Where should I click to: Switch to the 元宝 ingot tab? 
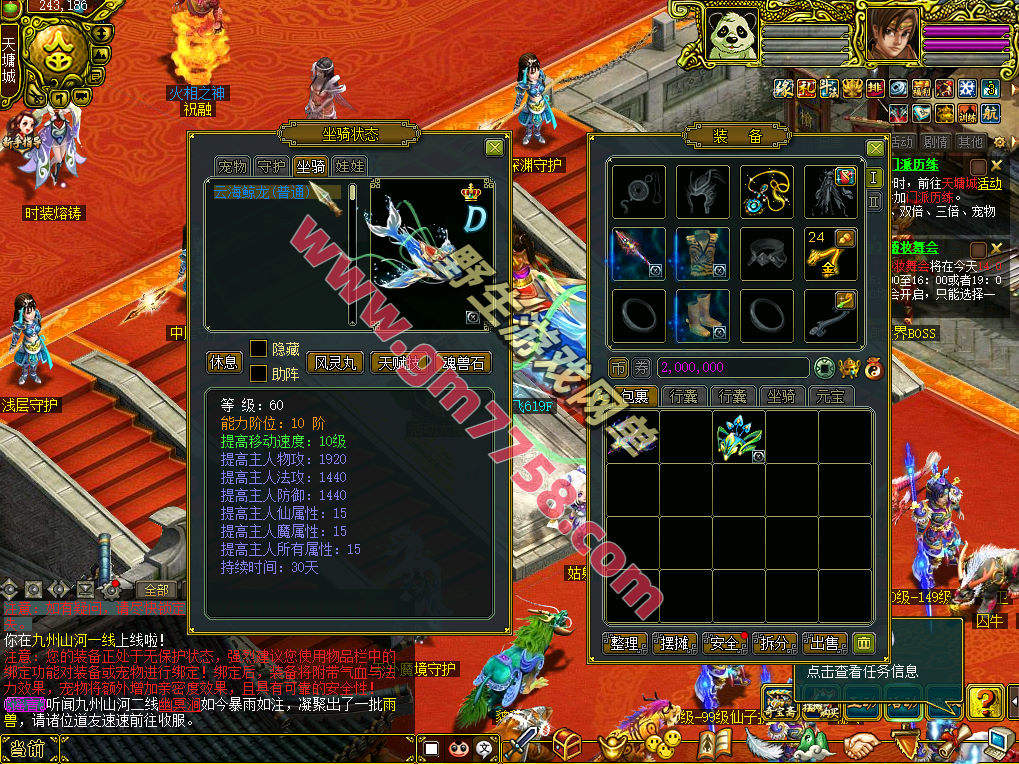click(x=828, y=396)
